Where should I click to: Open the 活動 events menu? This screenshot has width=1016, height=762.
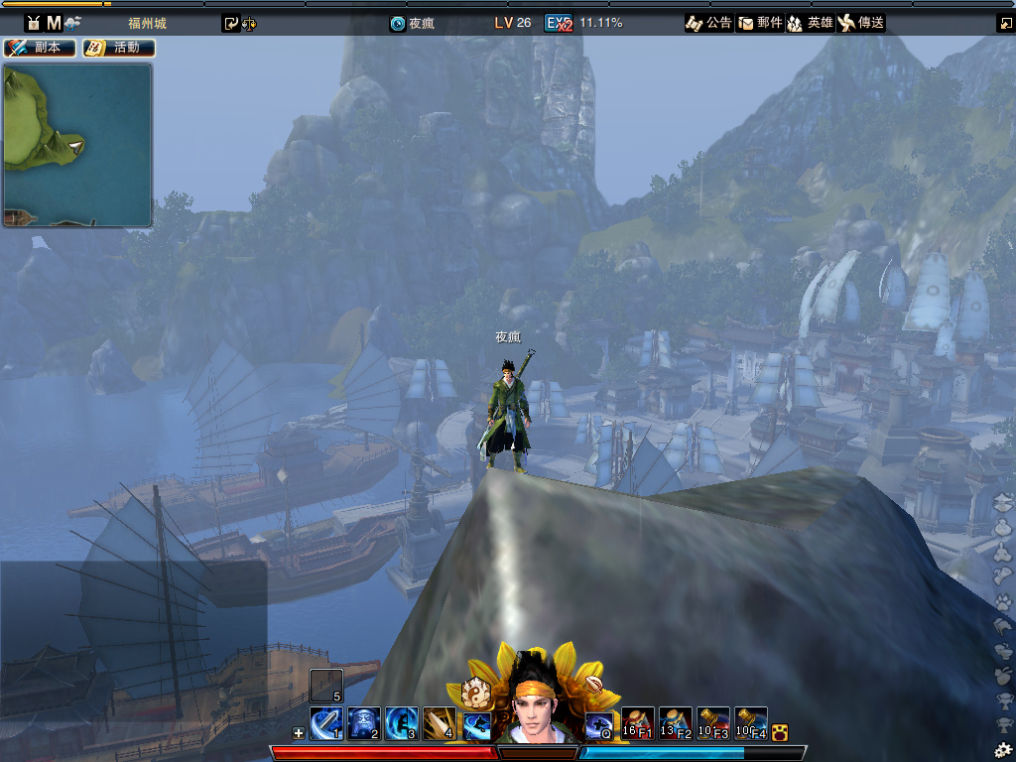pyautogui.click(x=118, y=48)
